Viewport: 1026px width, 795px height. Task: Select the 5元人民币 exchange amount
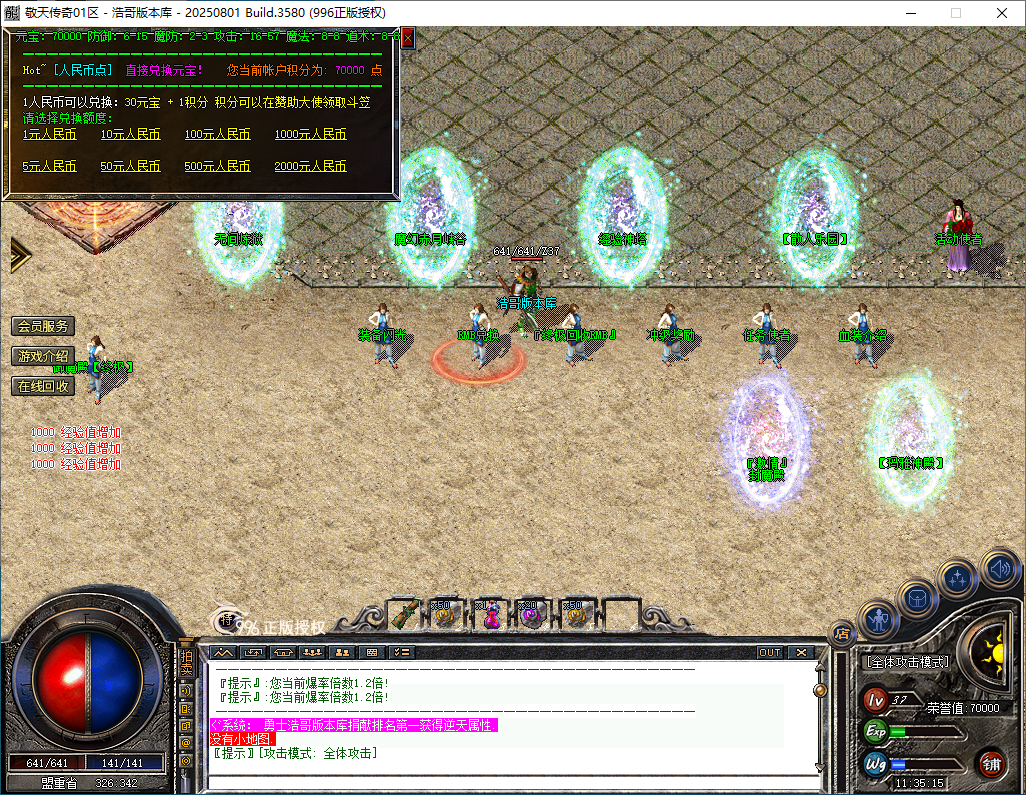pyautogui.click(x=49, y=166)
